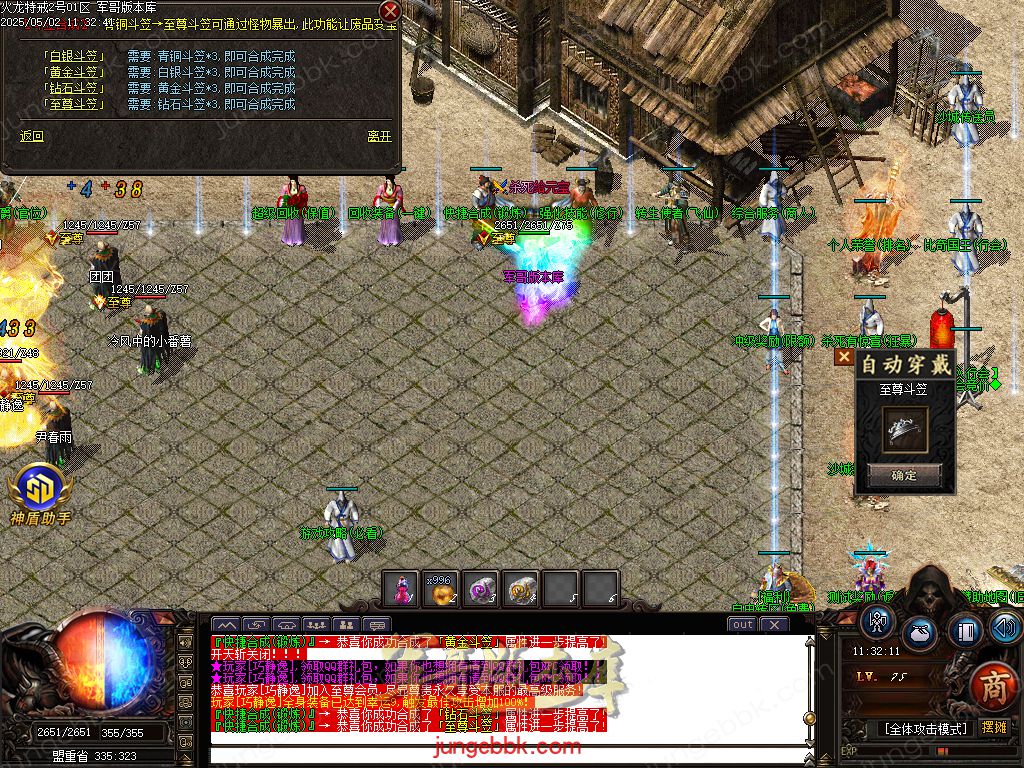Open the 摆摊 stall button
The height and width of the screenshot is (768, 1024).
[x=994, y=728]
